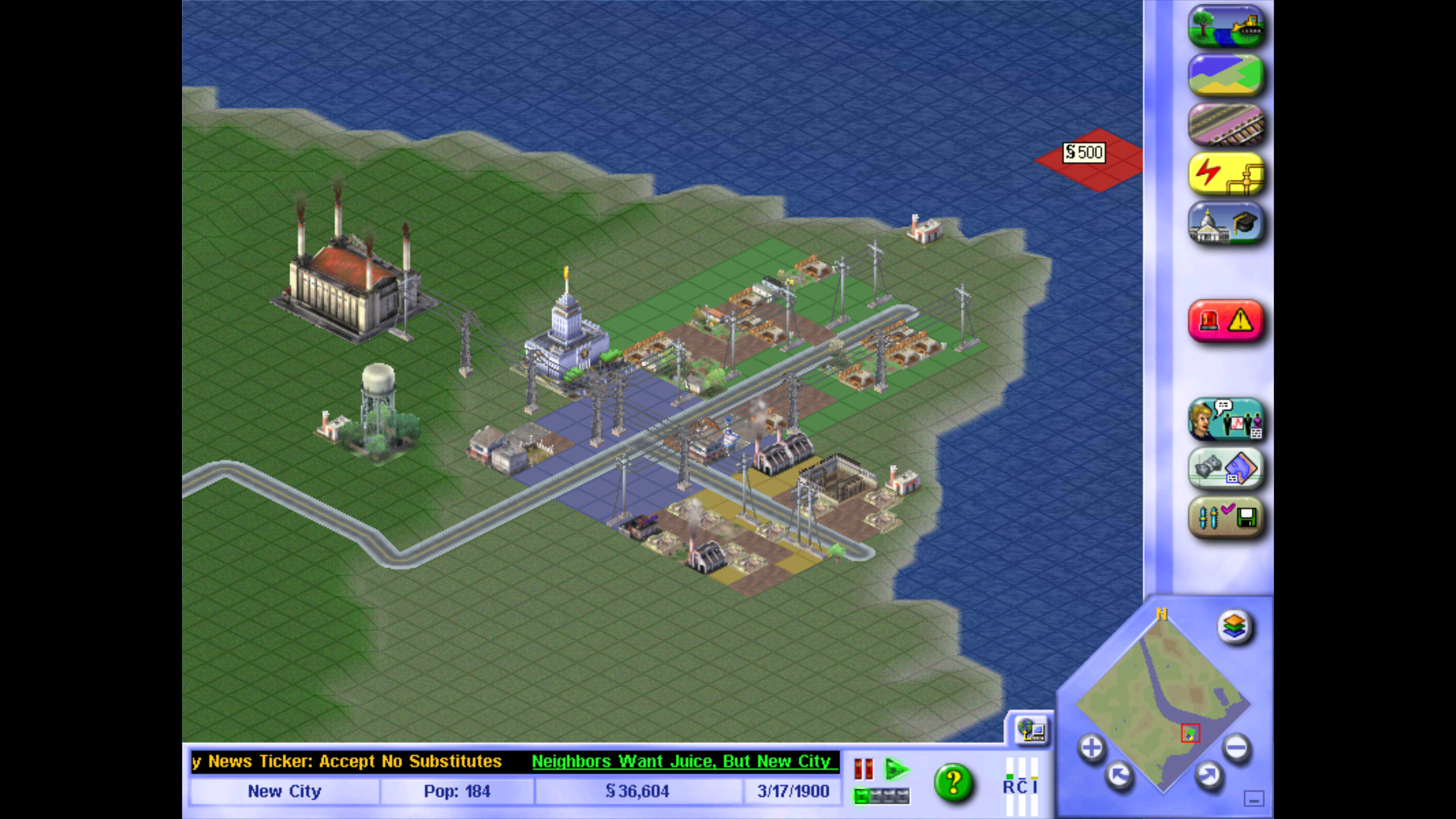Click the green question mark help button
This screenshot has width=1456, height=819.
click(x=953, y=784)
